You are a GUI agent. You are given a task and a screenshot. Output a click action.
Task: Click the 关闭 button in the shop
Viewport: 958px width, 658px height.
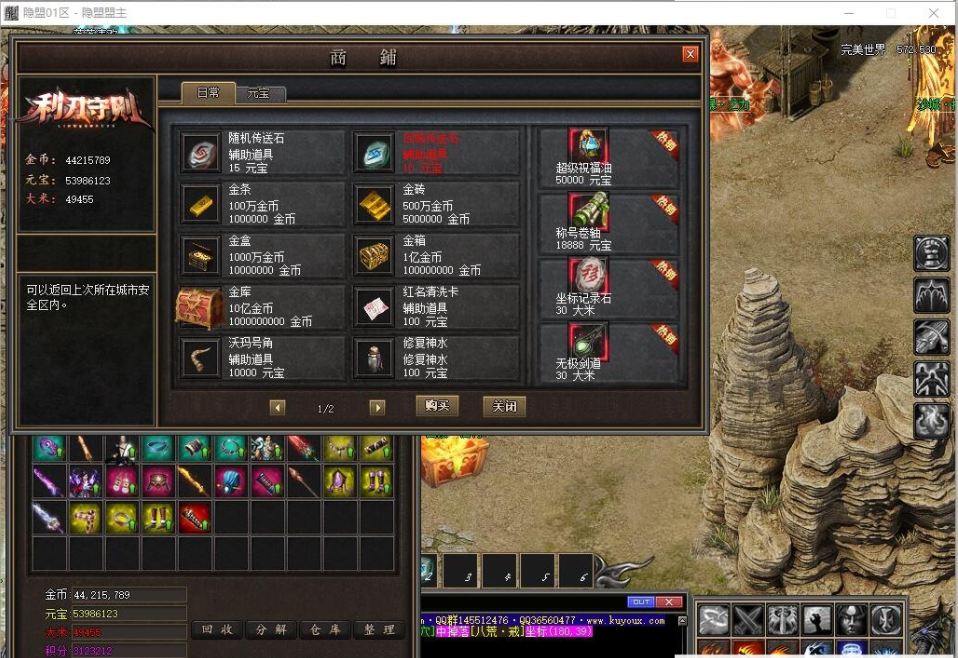(x=503, y=406)
